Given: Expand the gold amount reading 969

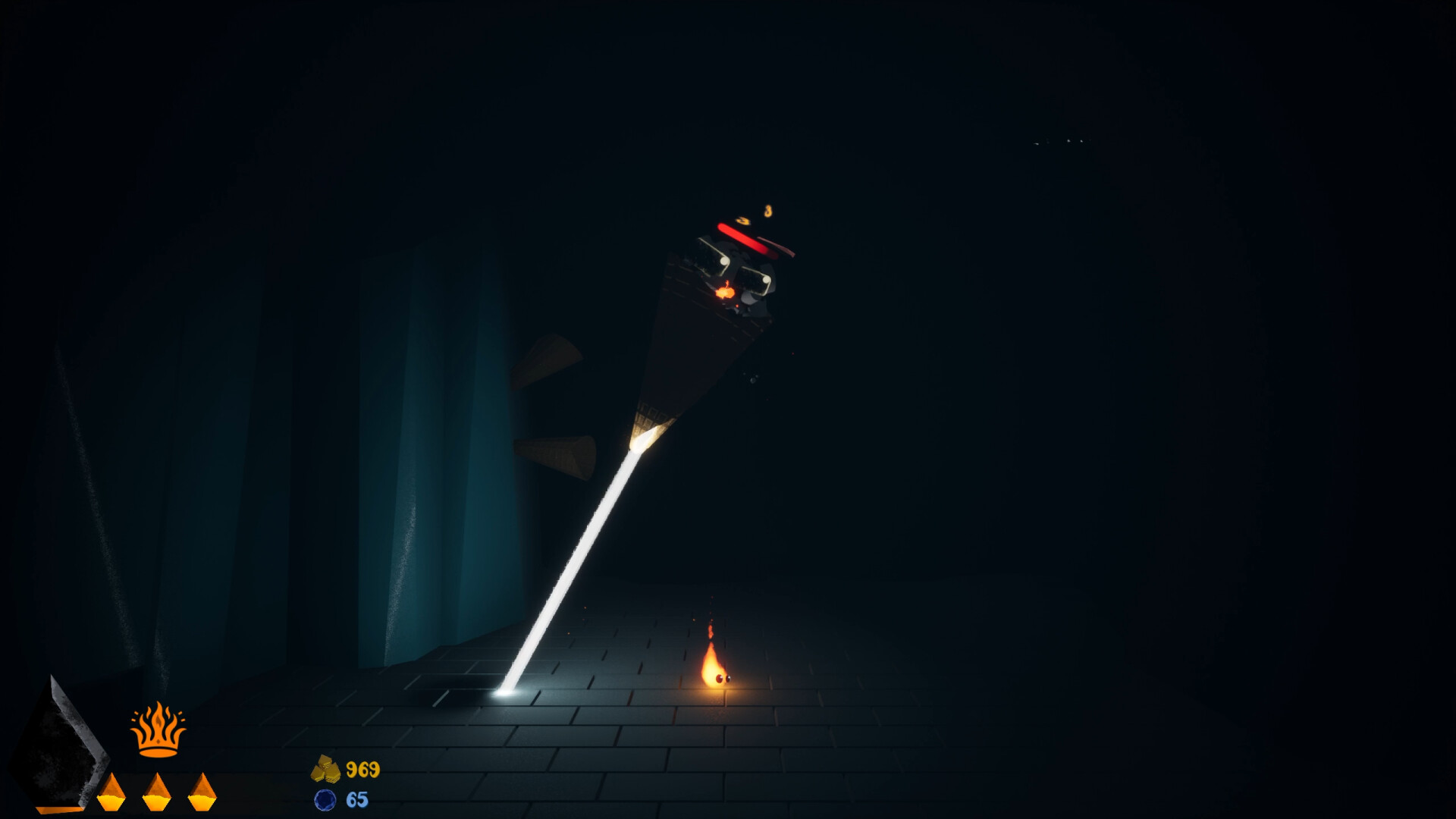Looking at the screenshot, I should pyautogui.click(x=362, y=770).
